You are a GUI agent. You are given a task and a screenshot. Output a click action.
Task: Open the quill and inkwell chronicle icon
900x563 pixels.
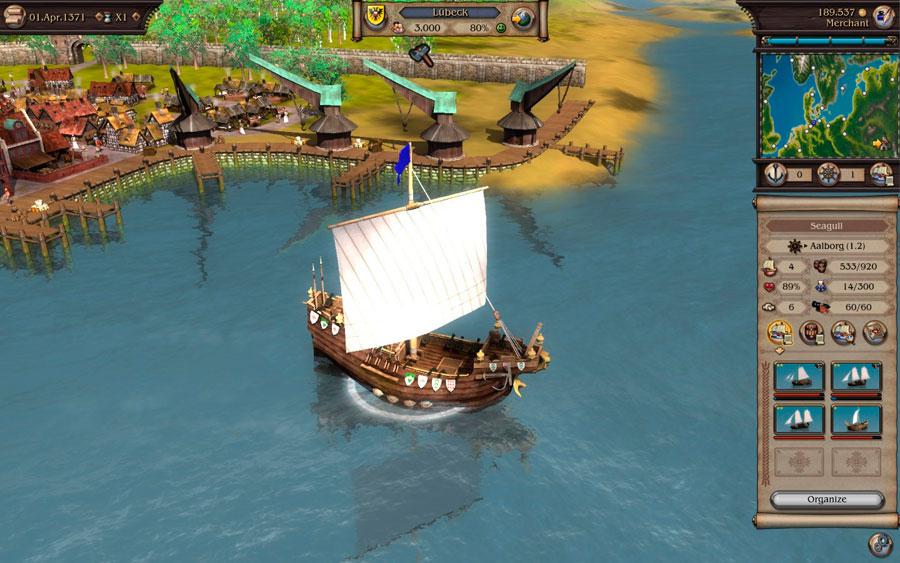tap(881, 16)
